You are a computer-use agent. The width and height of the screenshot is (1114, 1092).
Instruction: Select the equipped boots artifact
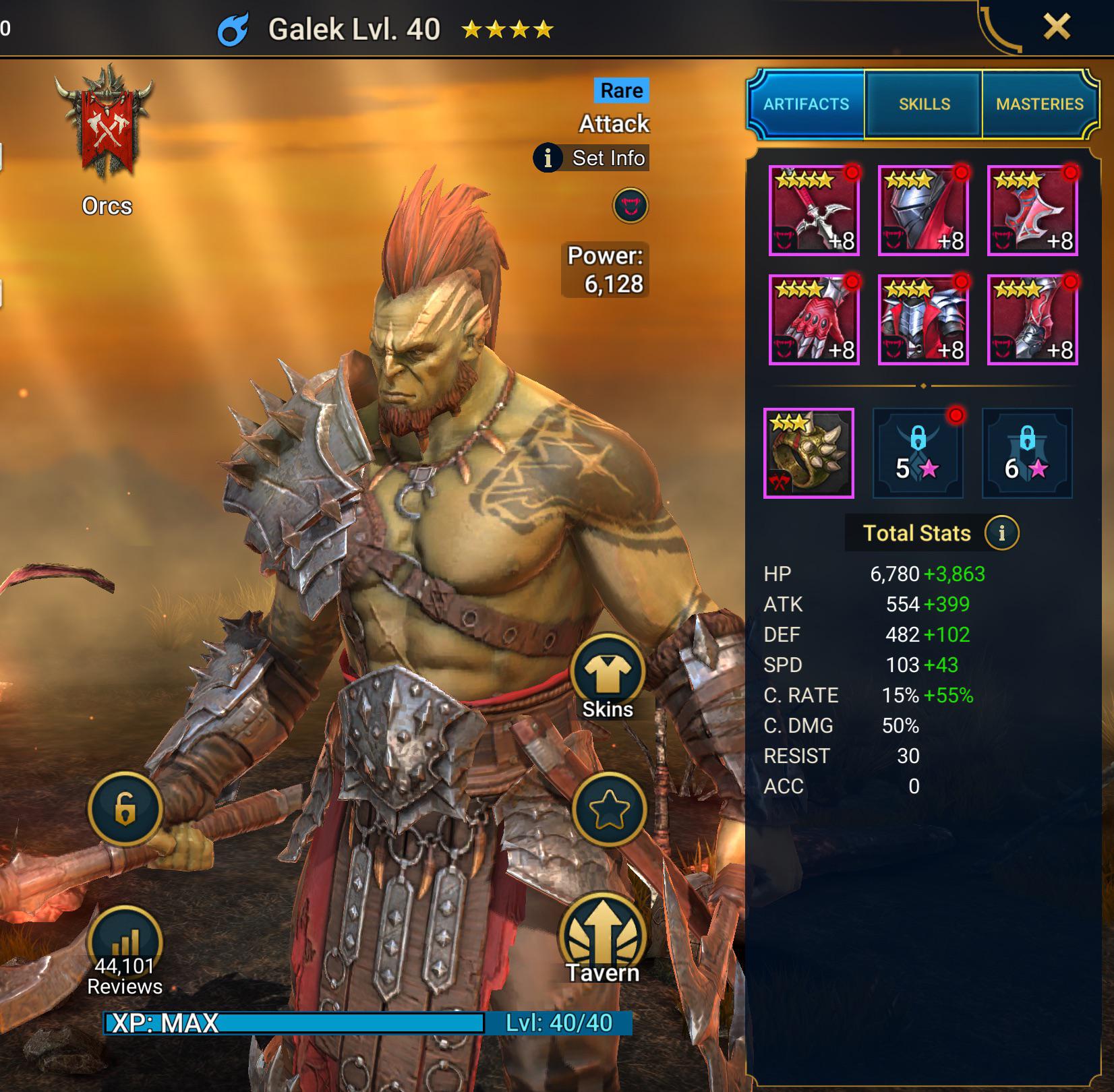(x=1032, y=320)
